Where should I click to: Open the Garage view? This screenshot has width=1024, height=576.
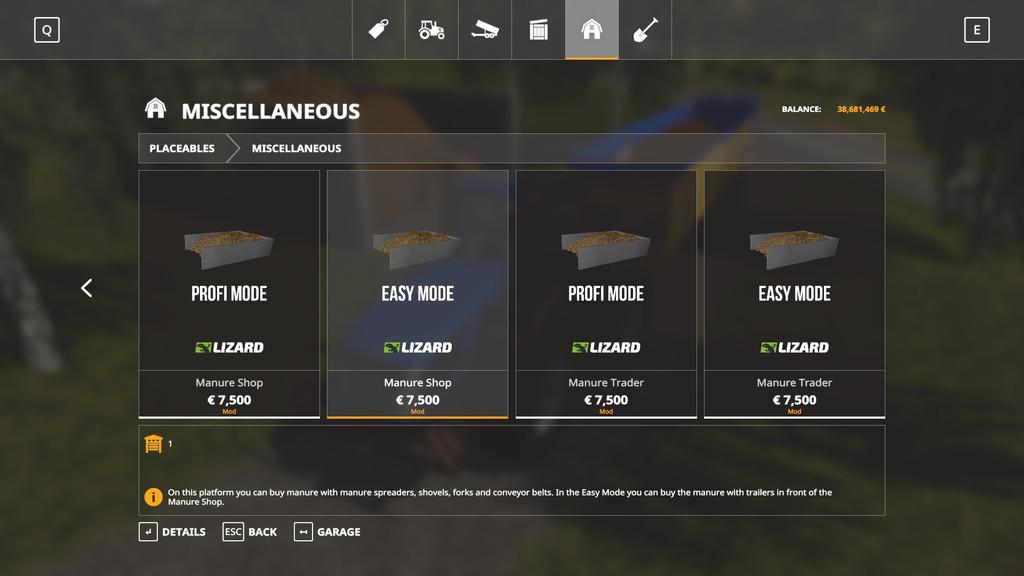coord(327,532)
